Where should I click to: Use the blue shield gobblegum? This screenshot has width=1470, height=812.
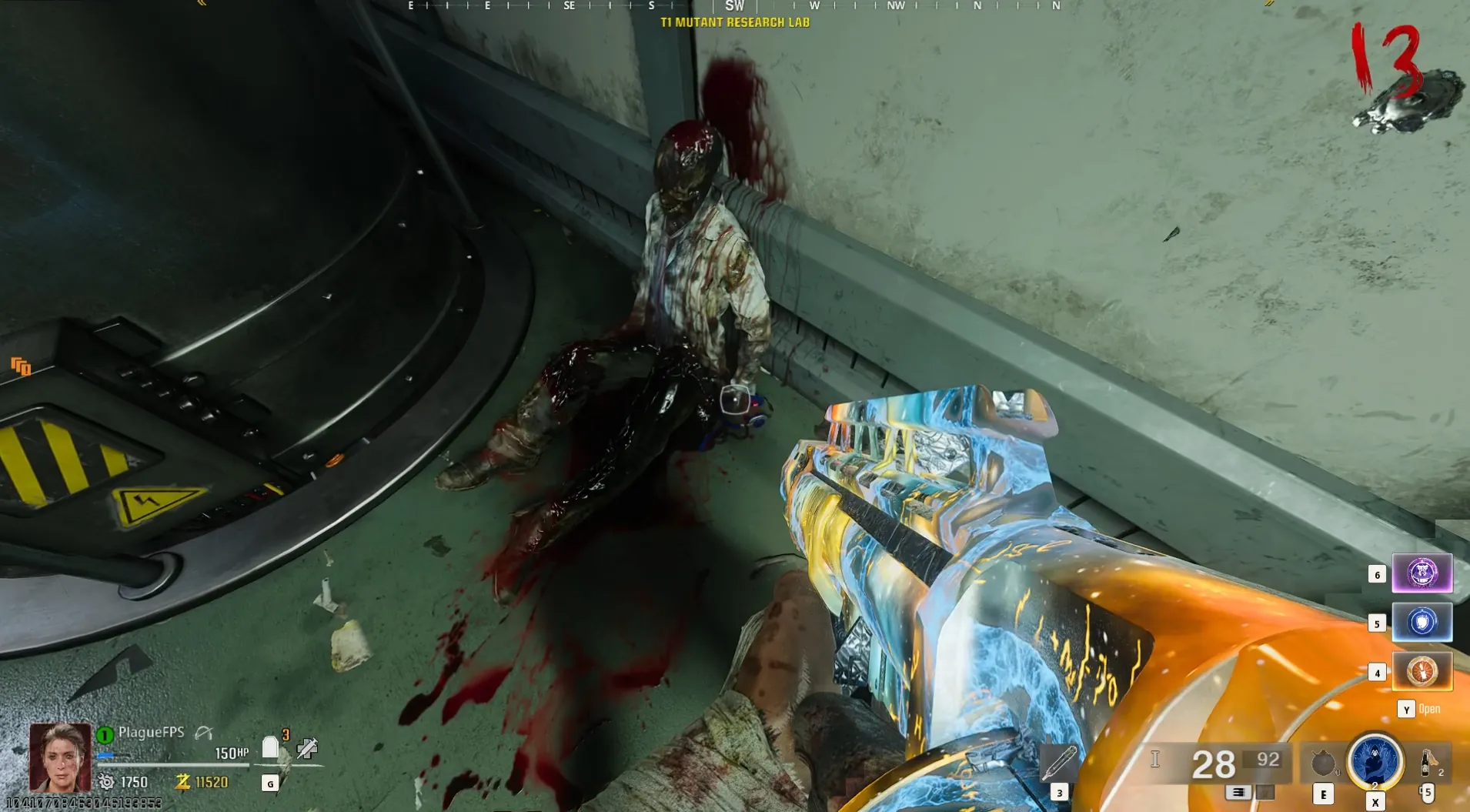1422,622
